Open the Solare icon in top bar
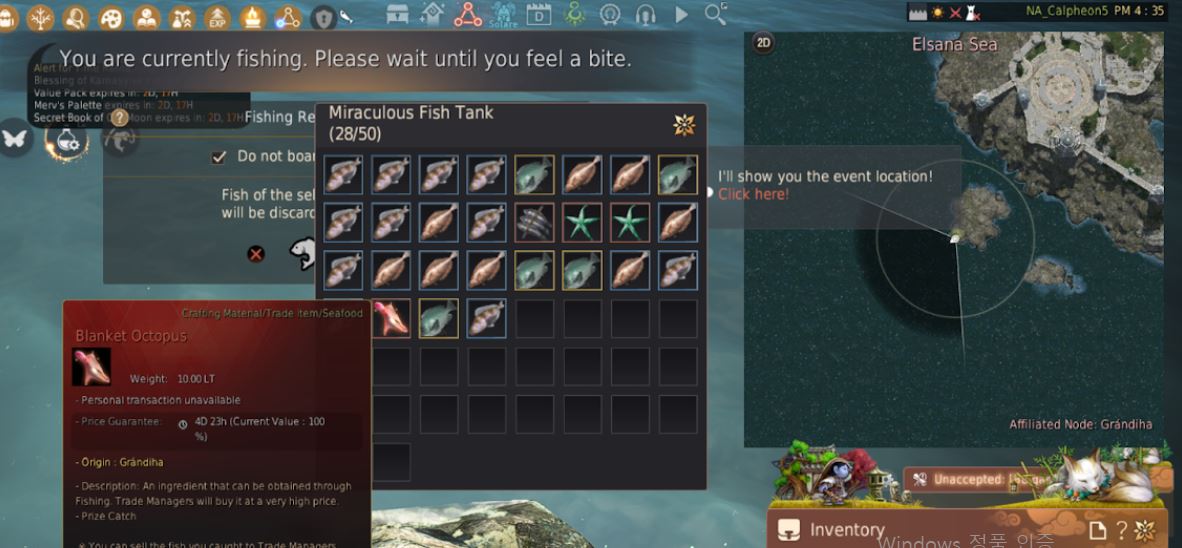This screenshot has width=1182, height=548. click(503, 15)
